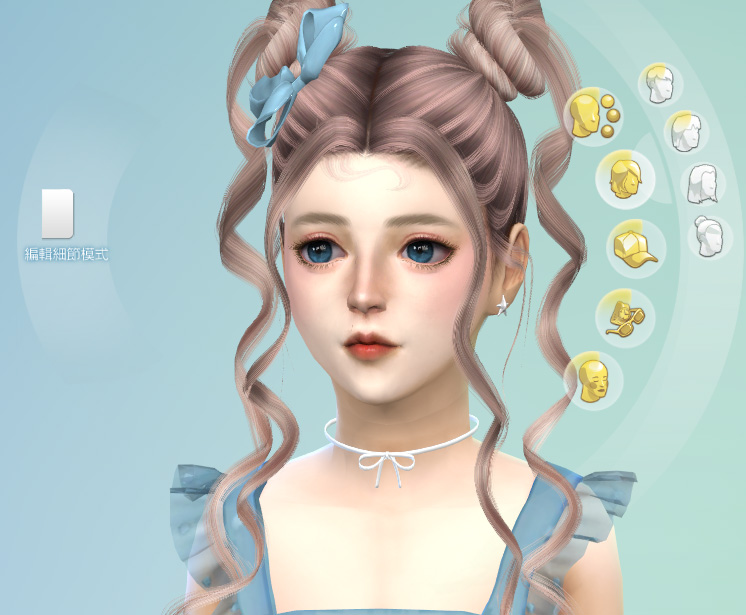Image resolution: width=746 pixels, height=615 pixels.
Task: Show long hair styles
Action: pos(704,183)
